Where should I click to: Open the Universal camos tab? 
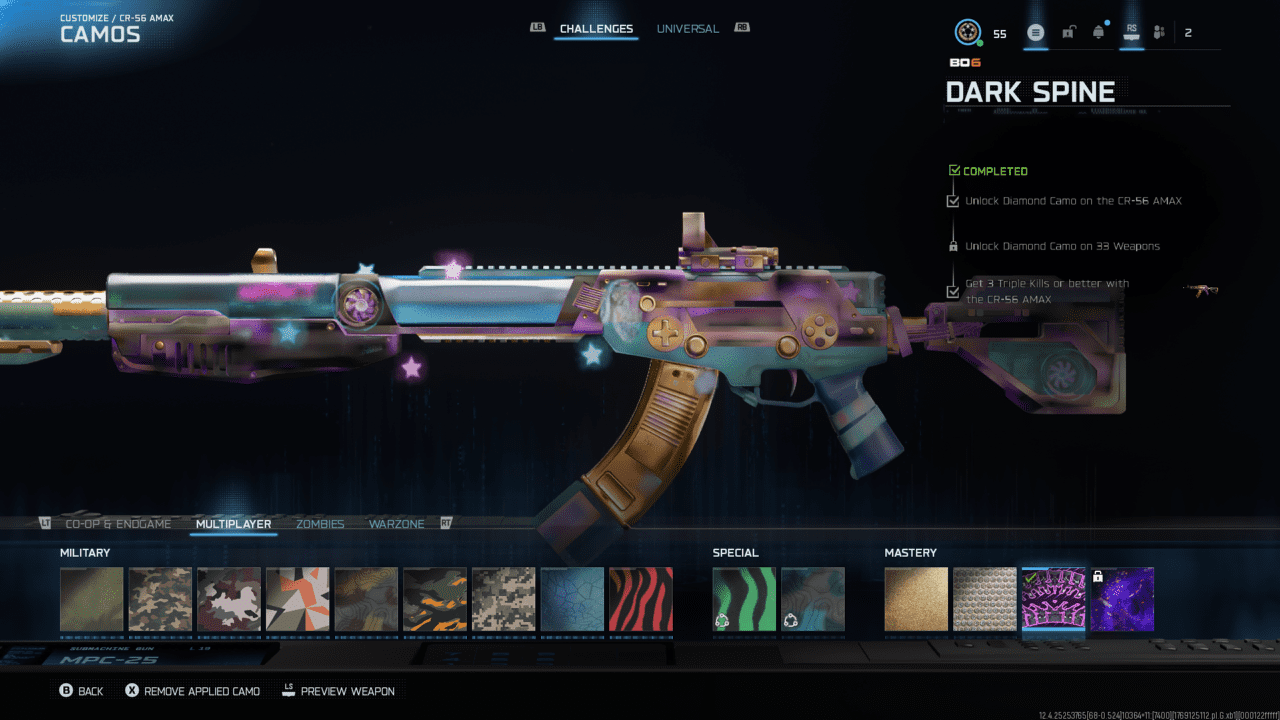687,29
